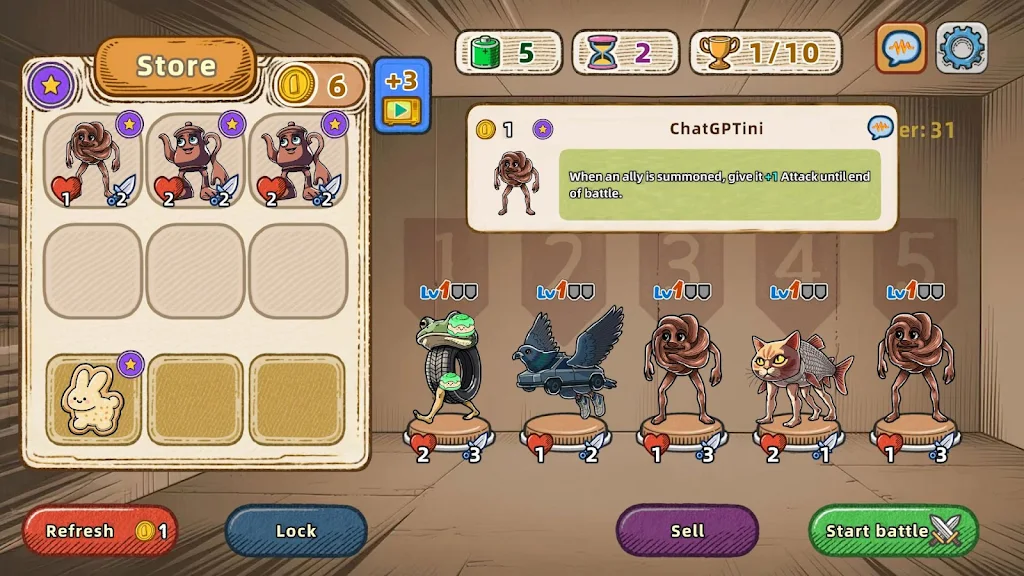Click the speech bubble in ChatGPTini's info panel
Image resolution: width=1024 pixels, height=576 pixels.
(880, 128)
